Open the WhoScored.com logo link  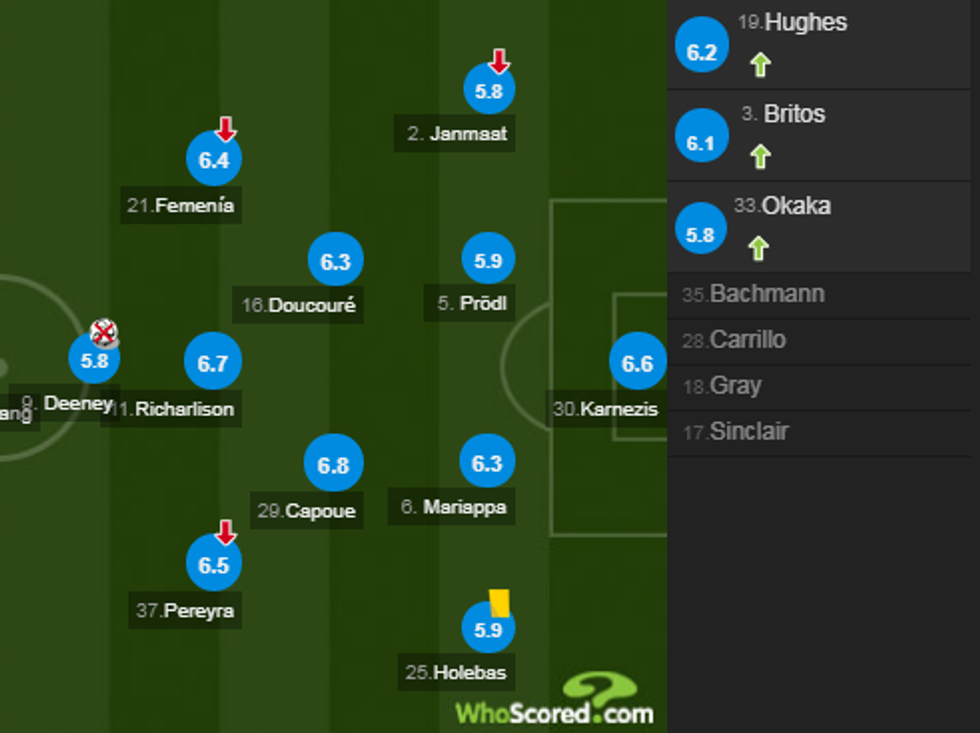tap(556, 700)
